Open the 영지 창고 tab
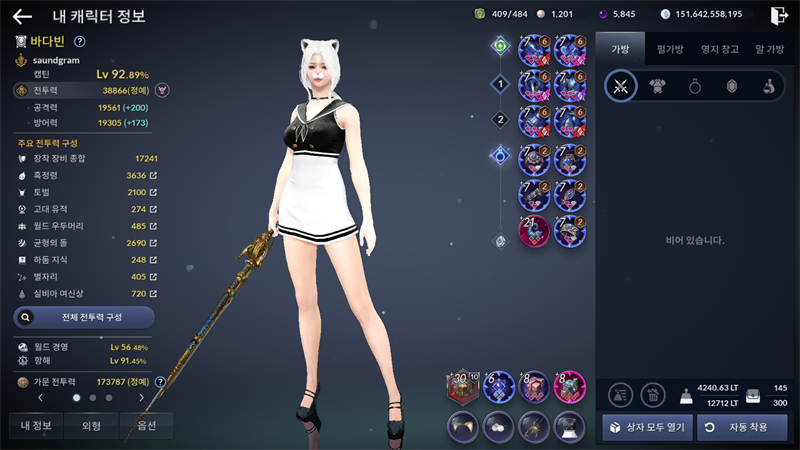800x450 pixels. tap(720, 47)
